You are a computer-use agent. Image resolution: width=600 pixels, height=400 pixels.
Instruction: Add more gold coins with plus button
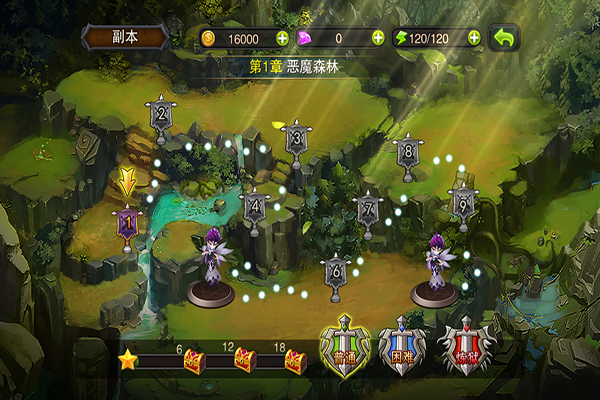(282, 38)
